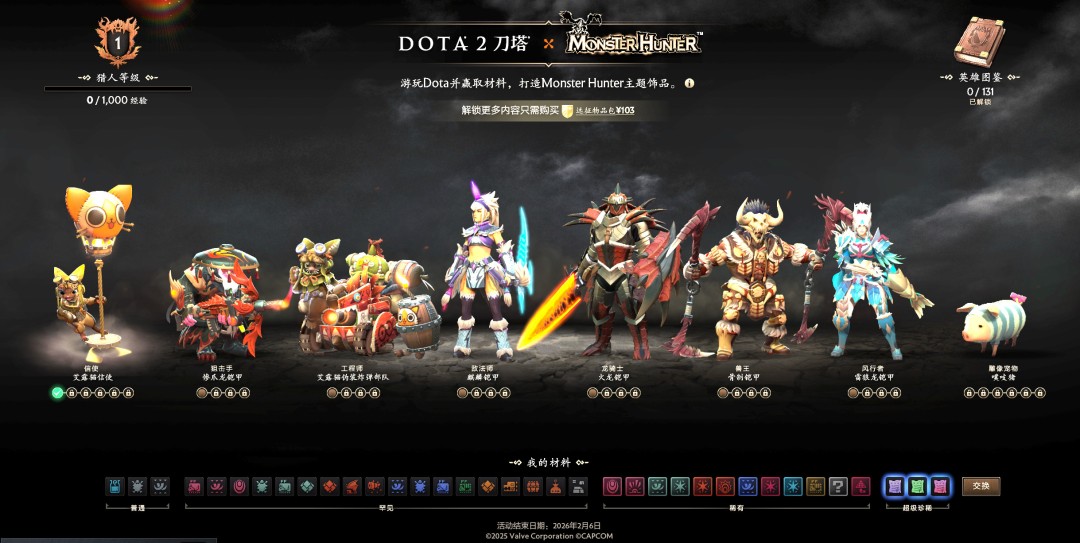Pick the striped pig statue pet

(x=993, y=321)
